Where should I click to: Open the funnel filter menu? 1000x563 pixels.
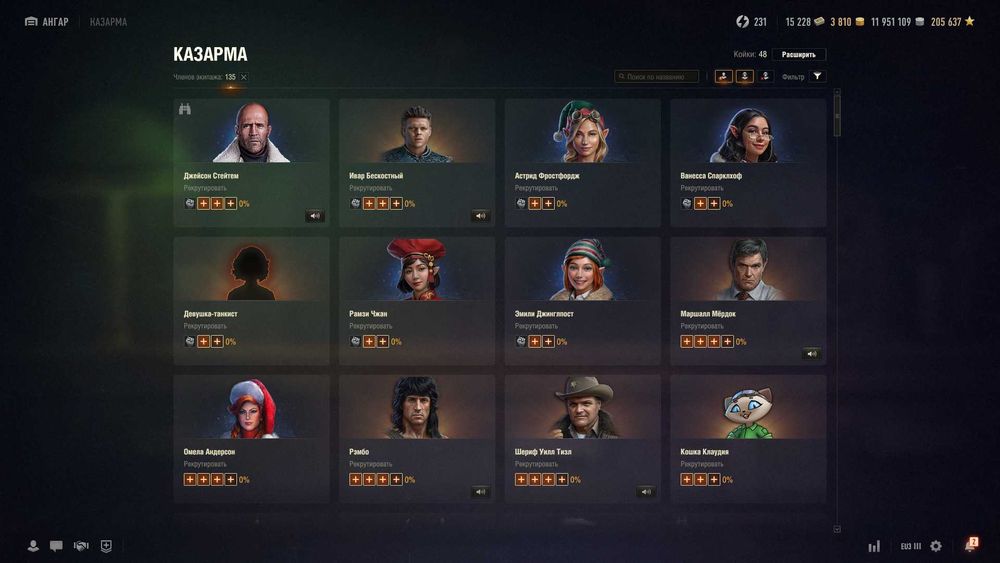click(x=817, y=76)
